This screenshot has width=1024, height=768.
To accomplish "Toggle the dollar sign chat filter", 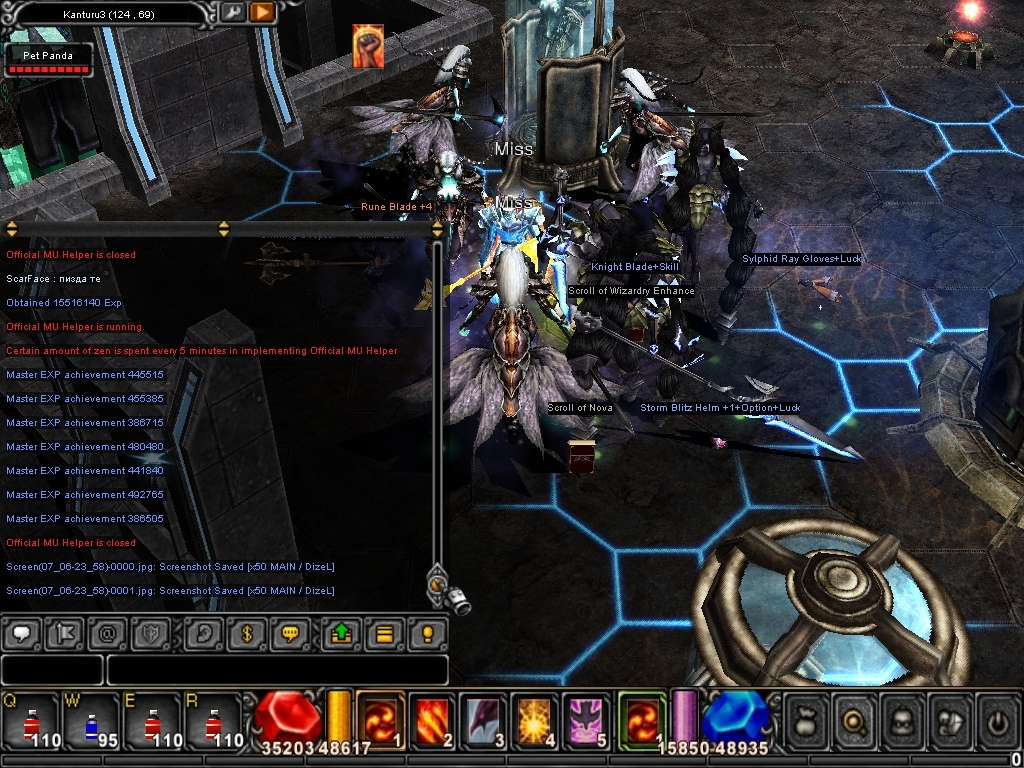I will tap(246, 633).
